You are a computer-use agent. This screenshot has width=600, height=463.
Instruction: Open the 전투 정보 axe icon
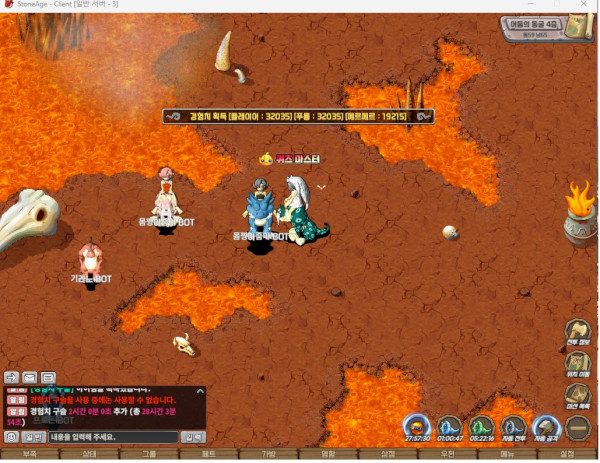(x=578, y=334)
